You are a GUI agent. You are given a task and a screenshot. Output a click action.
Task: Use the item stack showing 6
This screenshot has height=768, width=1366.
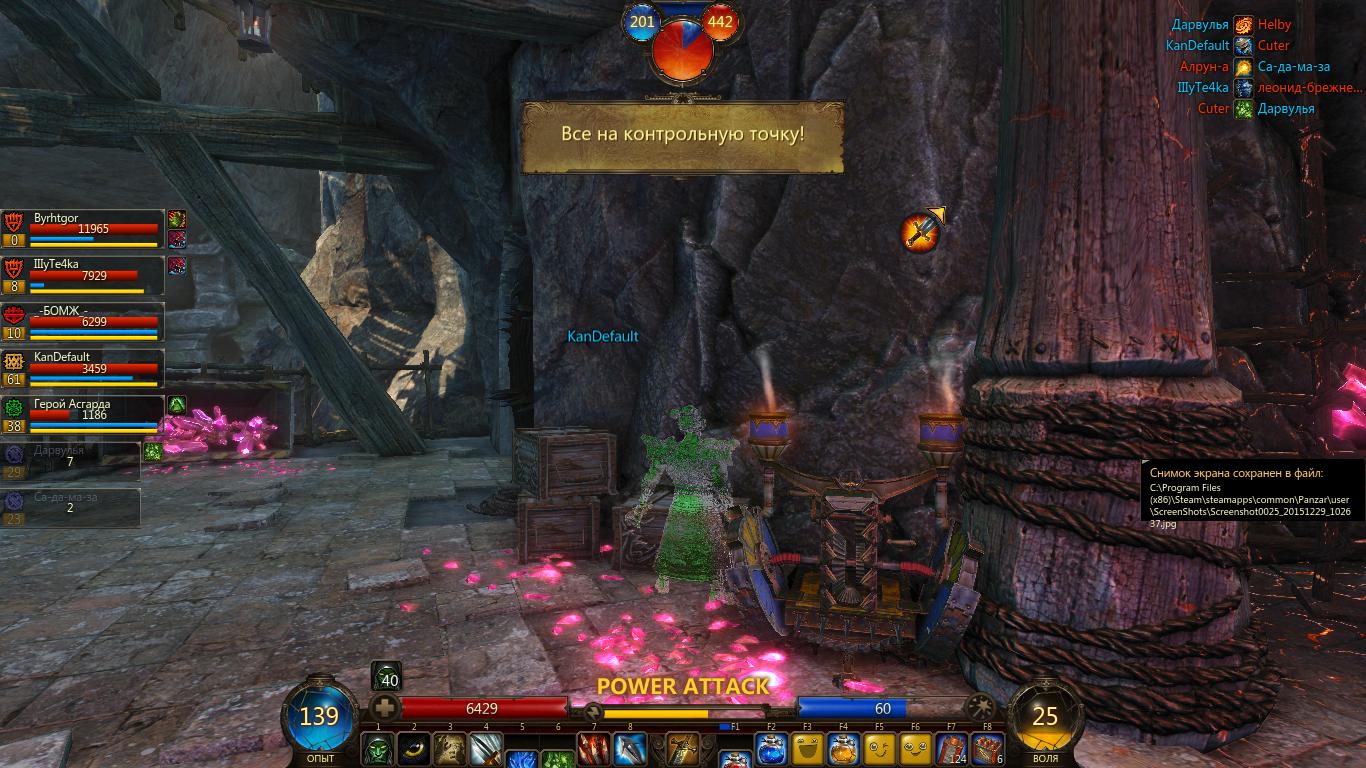(x=987, y=749)
